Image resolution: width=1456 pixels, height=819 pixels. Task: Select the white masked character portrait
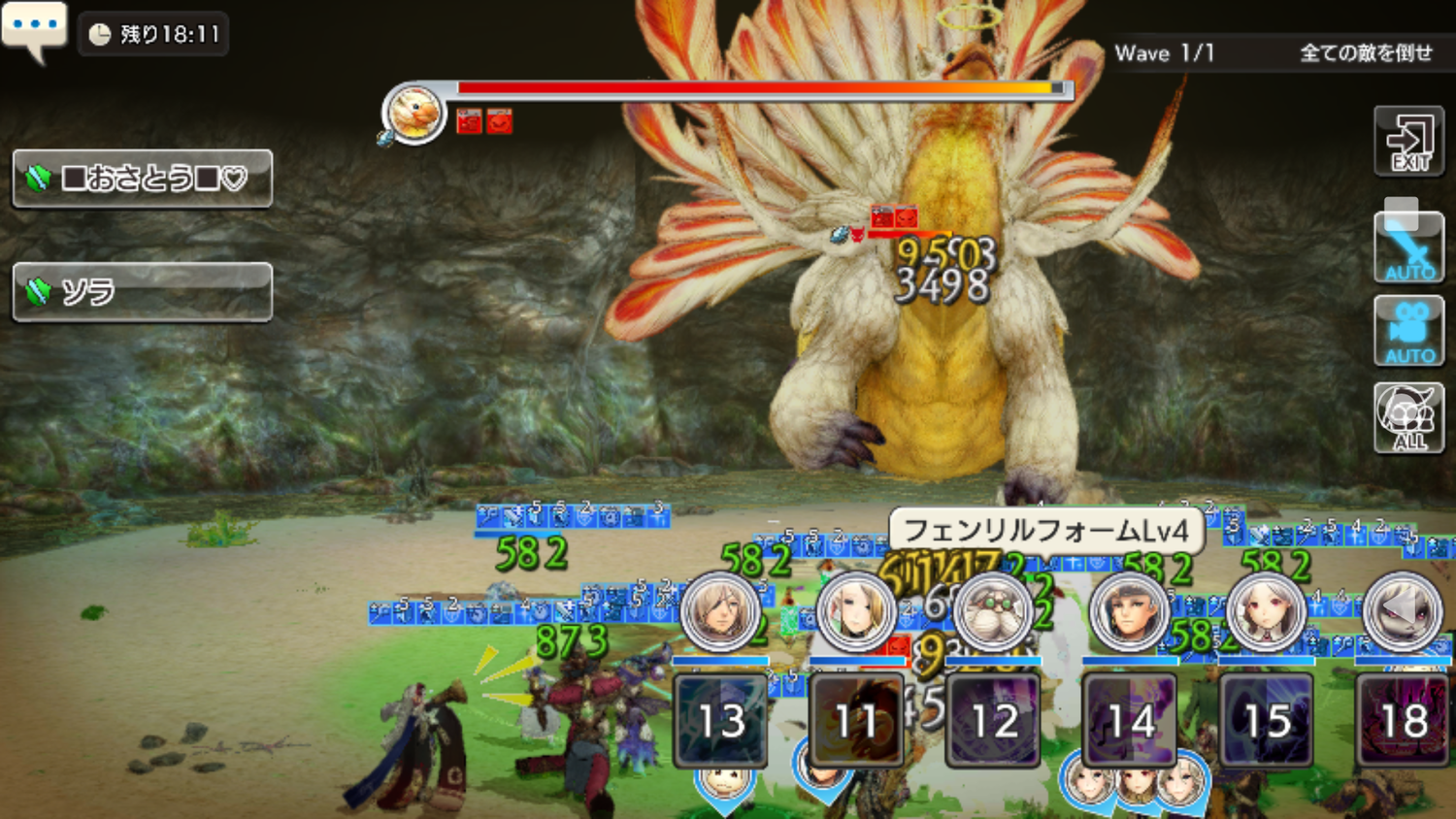1402,611
